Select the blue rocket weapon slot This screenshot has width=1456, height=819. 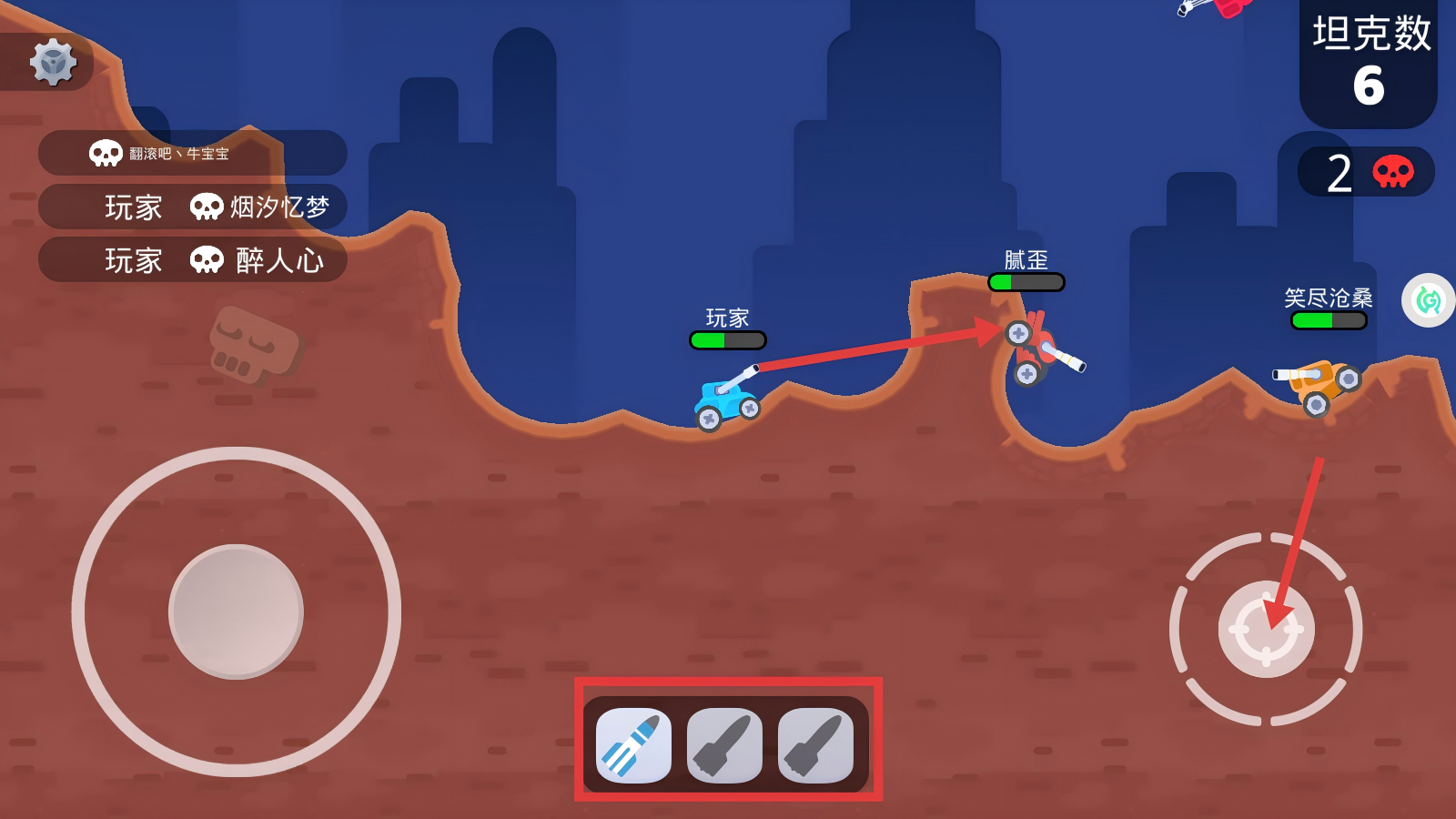click(633, 745)
